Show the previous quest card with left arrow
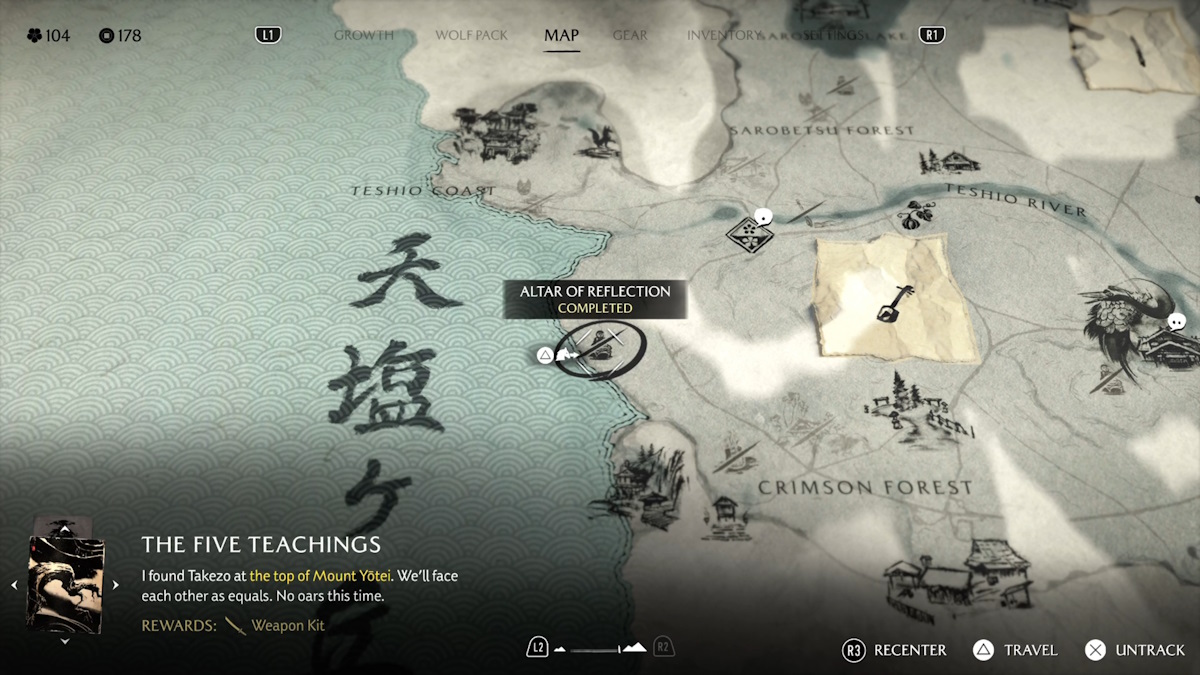The width and height of the screenshot is (1200, 675). (x=14, y=585)
